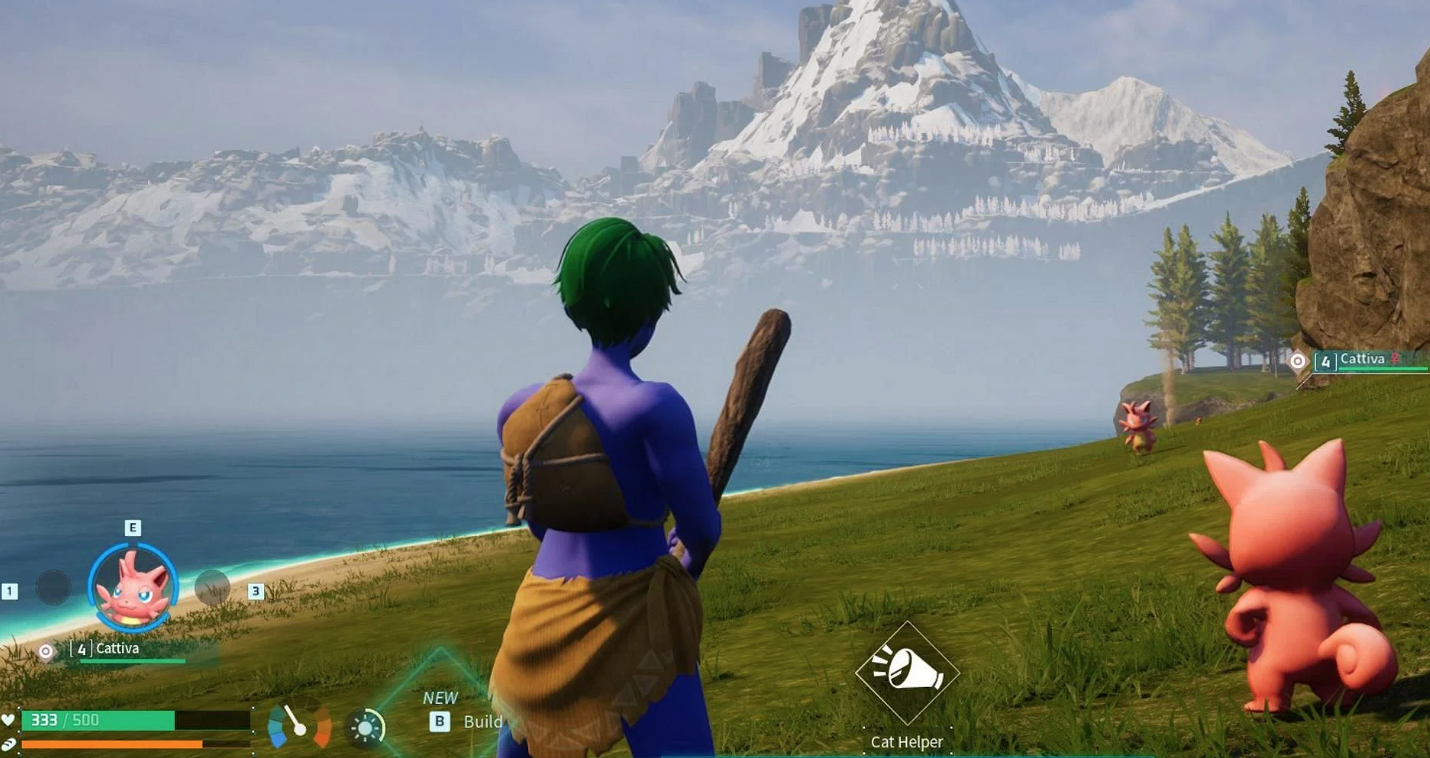Select the wild Cattiva's nameplate on the cliff

(1365, 358)
